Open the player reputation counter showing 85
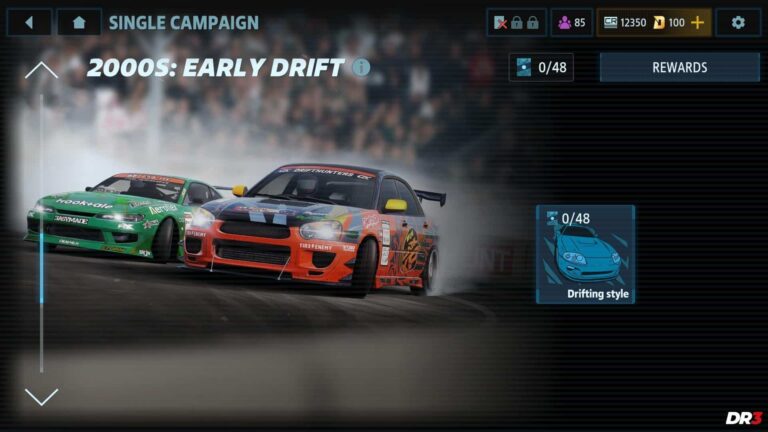The width and height of the screenshot is (768, 432). [571, 22]
